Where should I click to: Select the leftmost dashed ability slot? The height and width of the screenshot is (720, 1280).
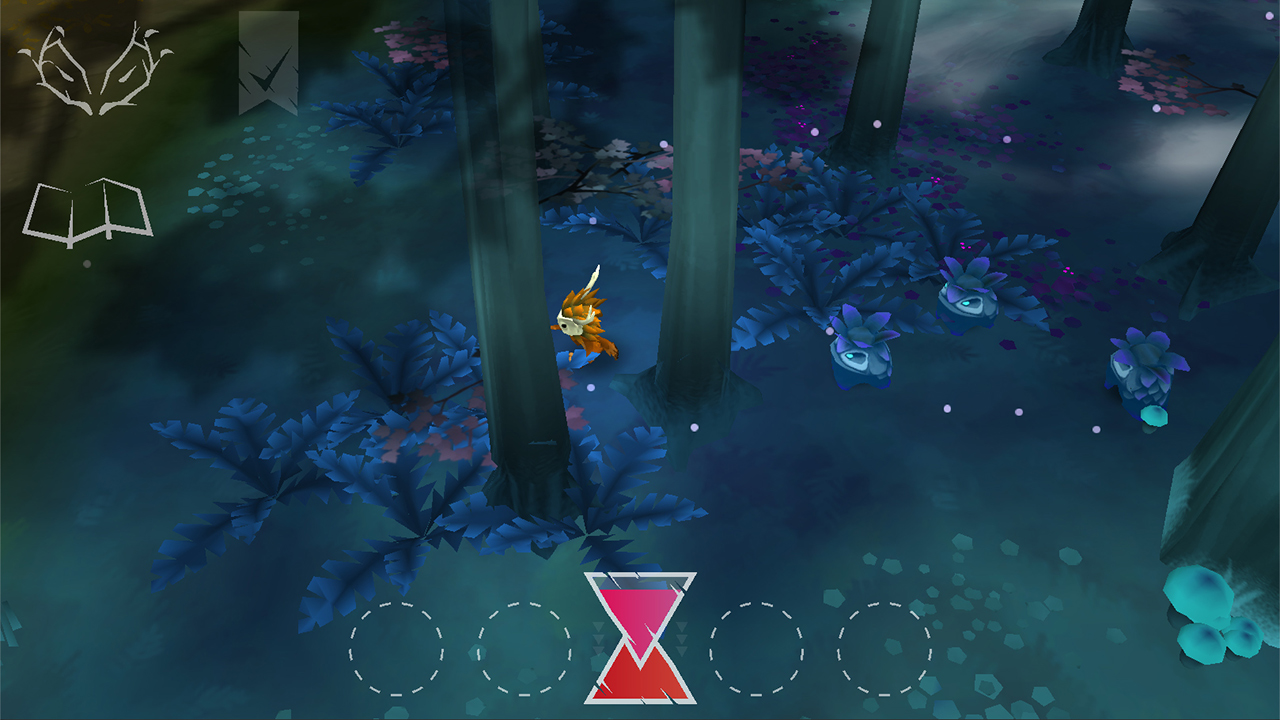tap(396, 650)
